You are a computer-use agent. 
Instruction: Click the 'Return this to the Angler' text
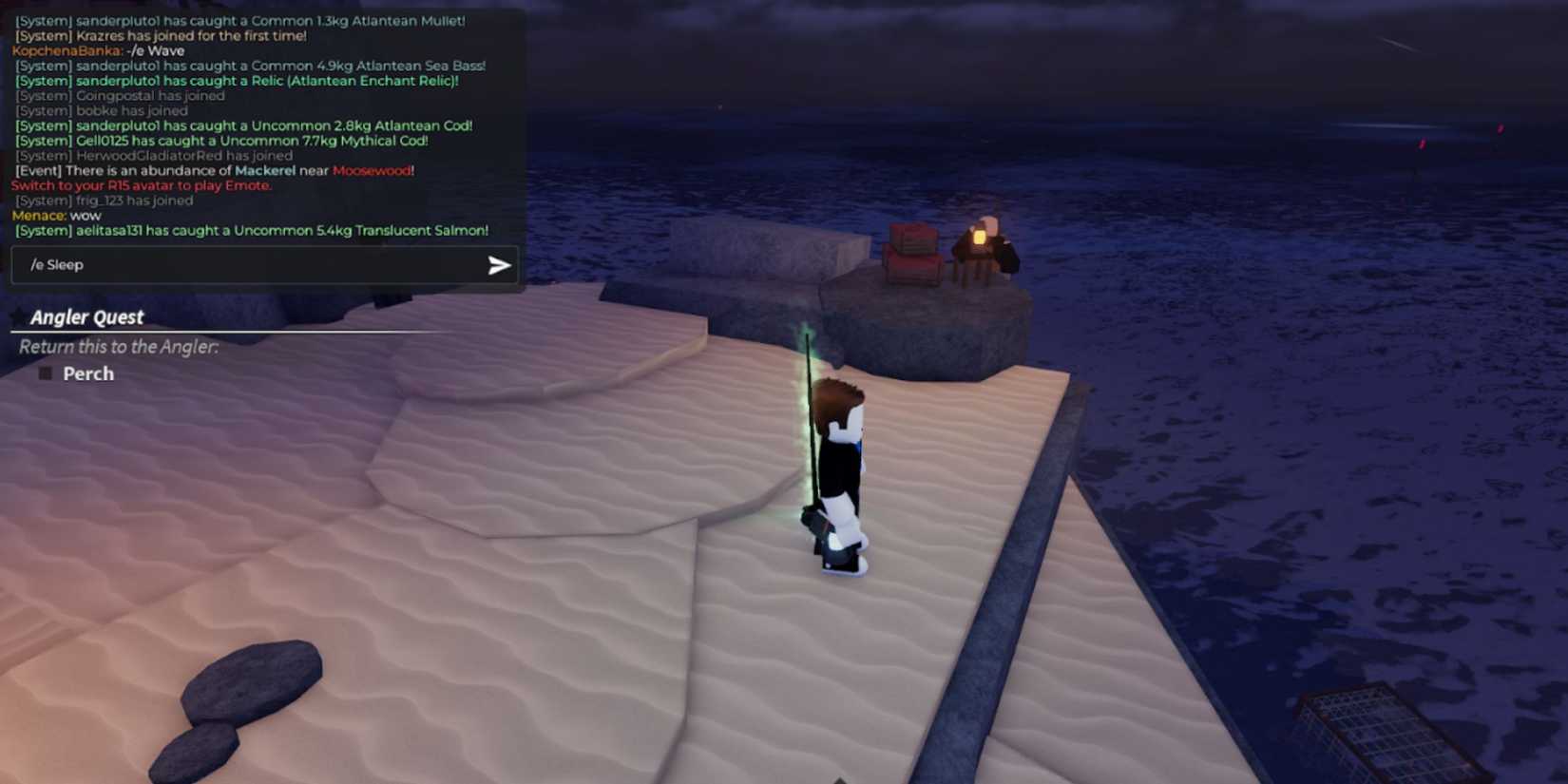click(x=116, y=347)
